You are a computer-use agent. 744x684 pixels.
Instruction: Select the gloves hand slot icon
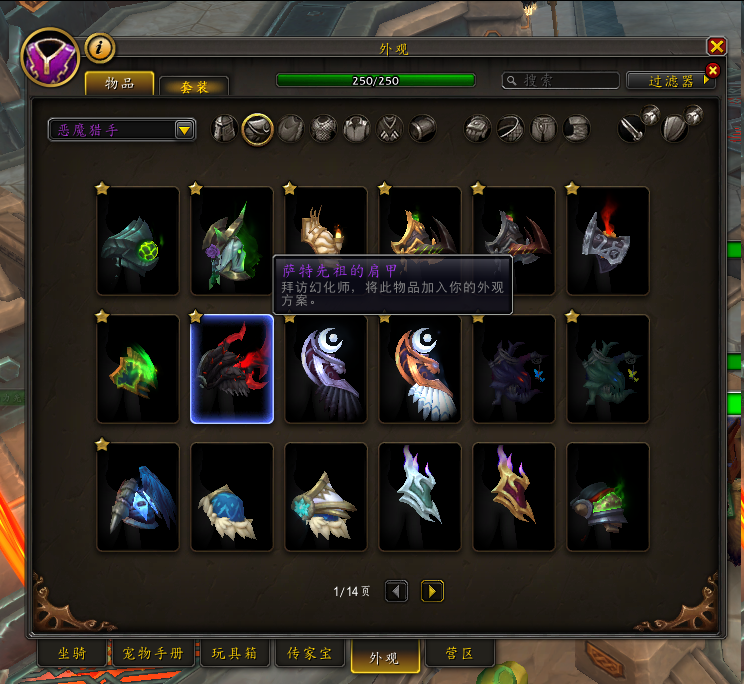479,129
